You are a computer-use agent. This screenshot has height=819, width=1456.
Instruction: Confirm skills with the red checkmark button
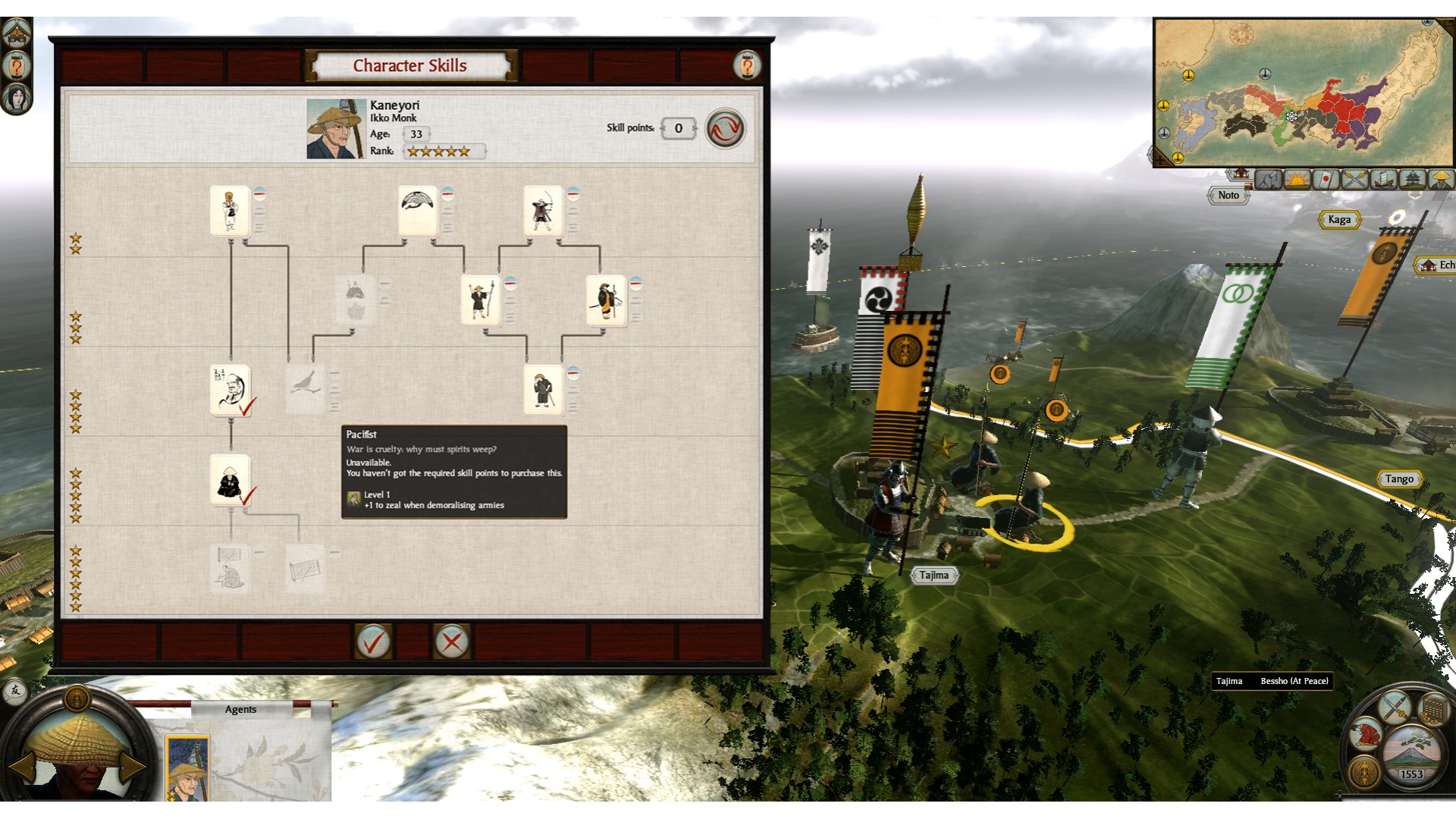click(373, 642)
